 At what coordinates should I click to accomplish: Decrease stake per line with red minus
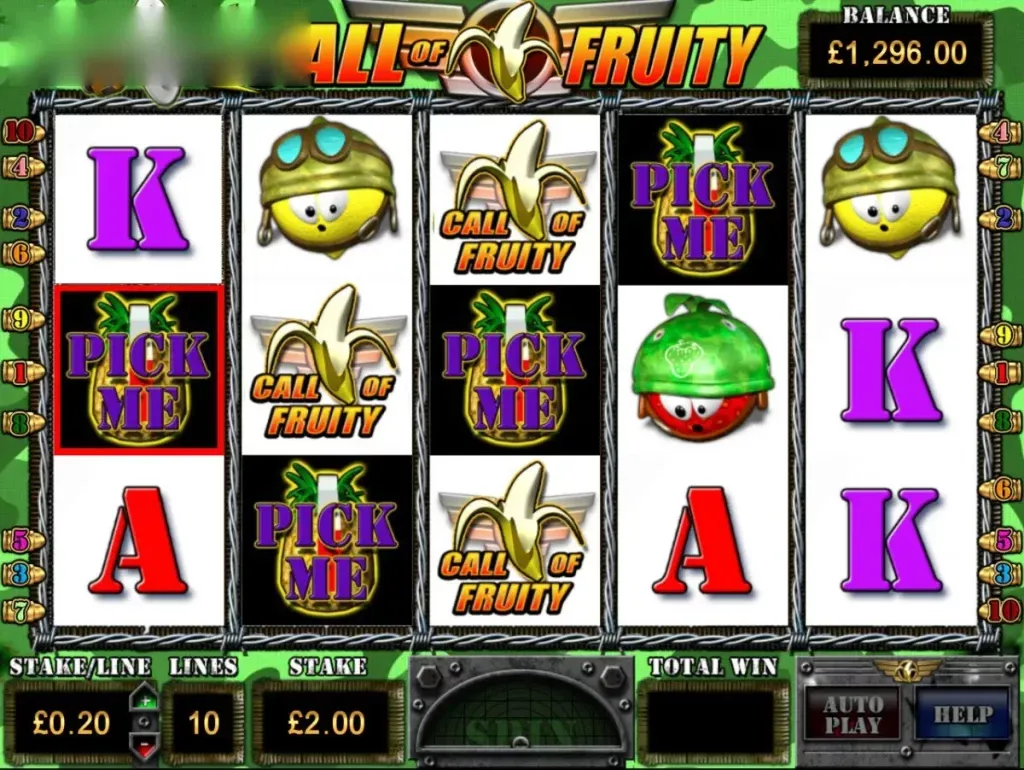click(145, 745)
